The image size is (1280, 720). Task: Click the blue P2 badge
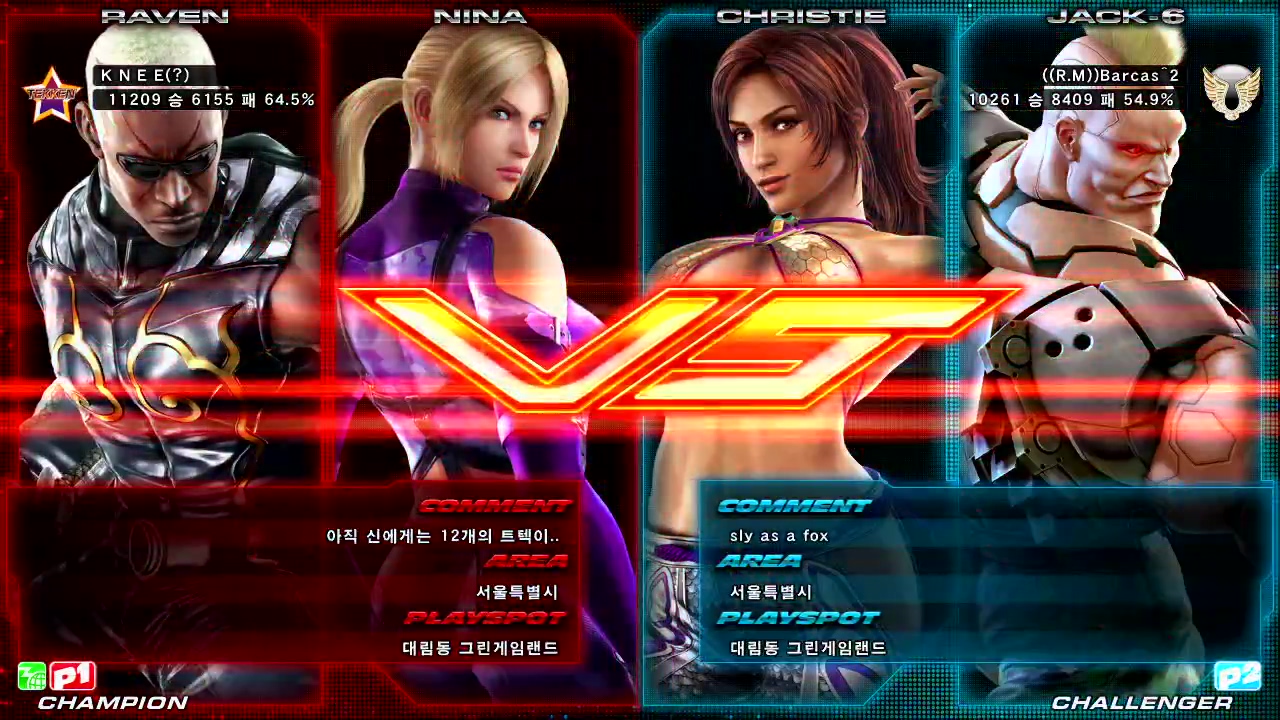(1237, 677)
